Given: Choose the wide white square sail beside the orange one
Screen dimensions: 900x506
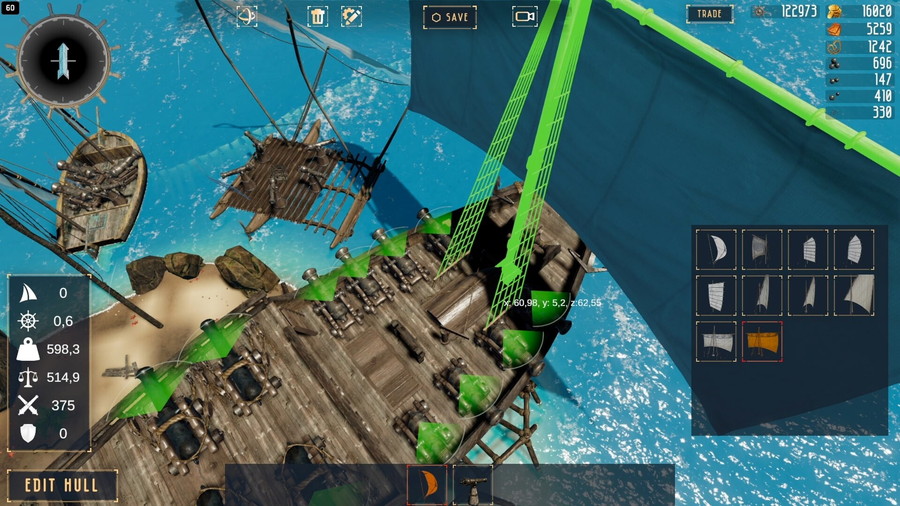Looking at the screenshot, I should click(716, 341).
